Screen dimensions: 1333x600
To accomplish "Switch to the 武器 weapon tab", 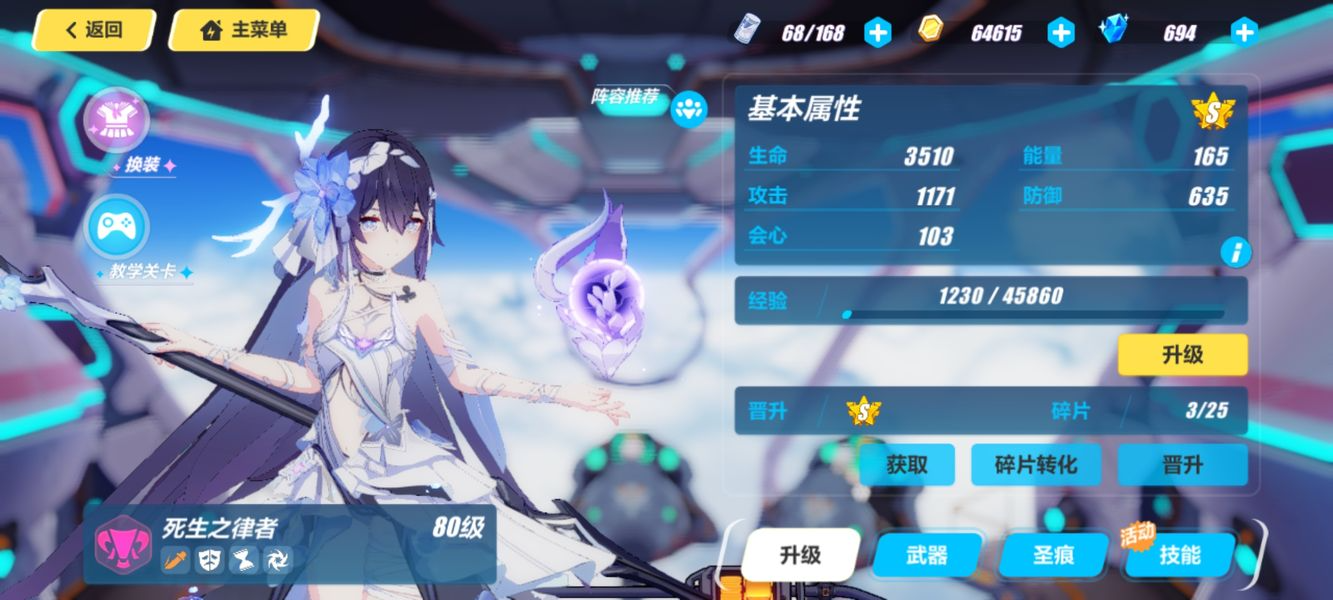I will coord(927,554).
